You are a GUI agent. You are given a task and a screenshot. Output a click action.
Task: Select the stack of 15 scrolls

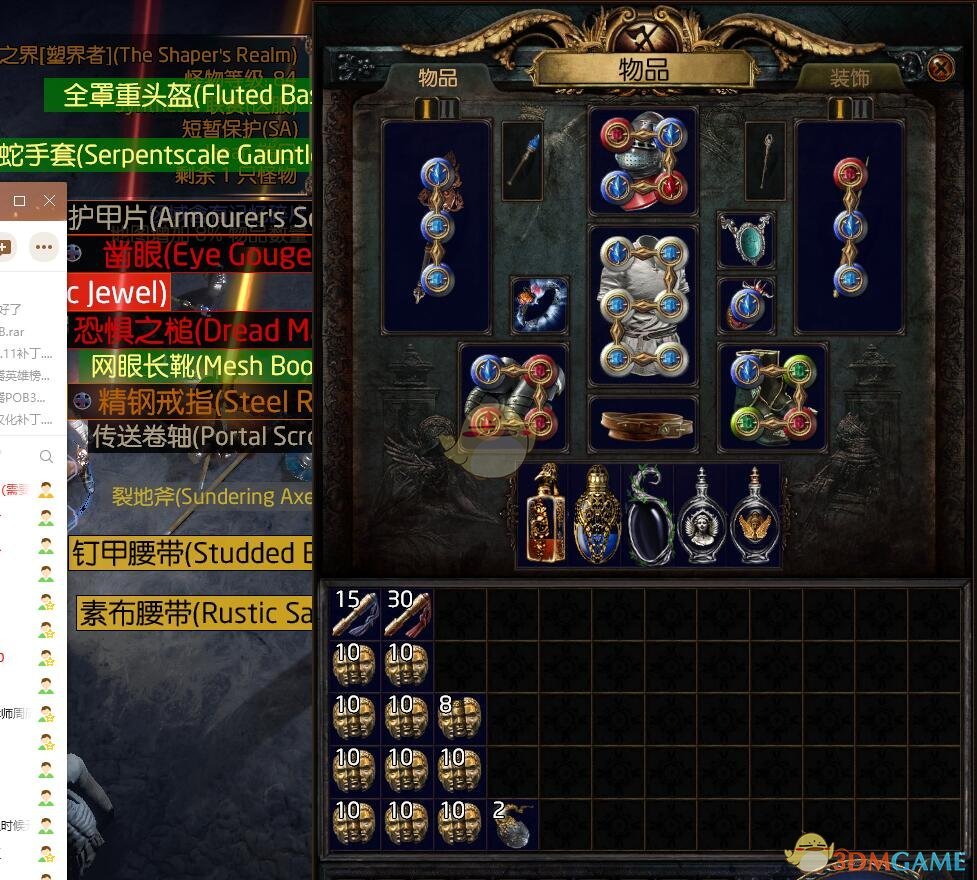[355, 613]
